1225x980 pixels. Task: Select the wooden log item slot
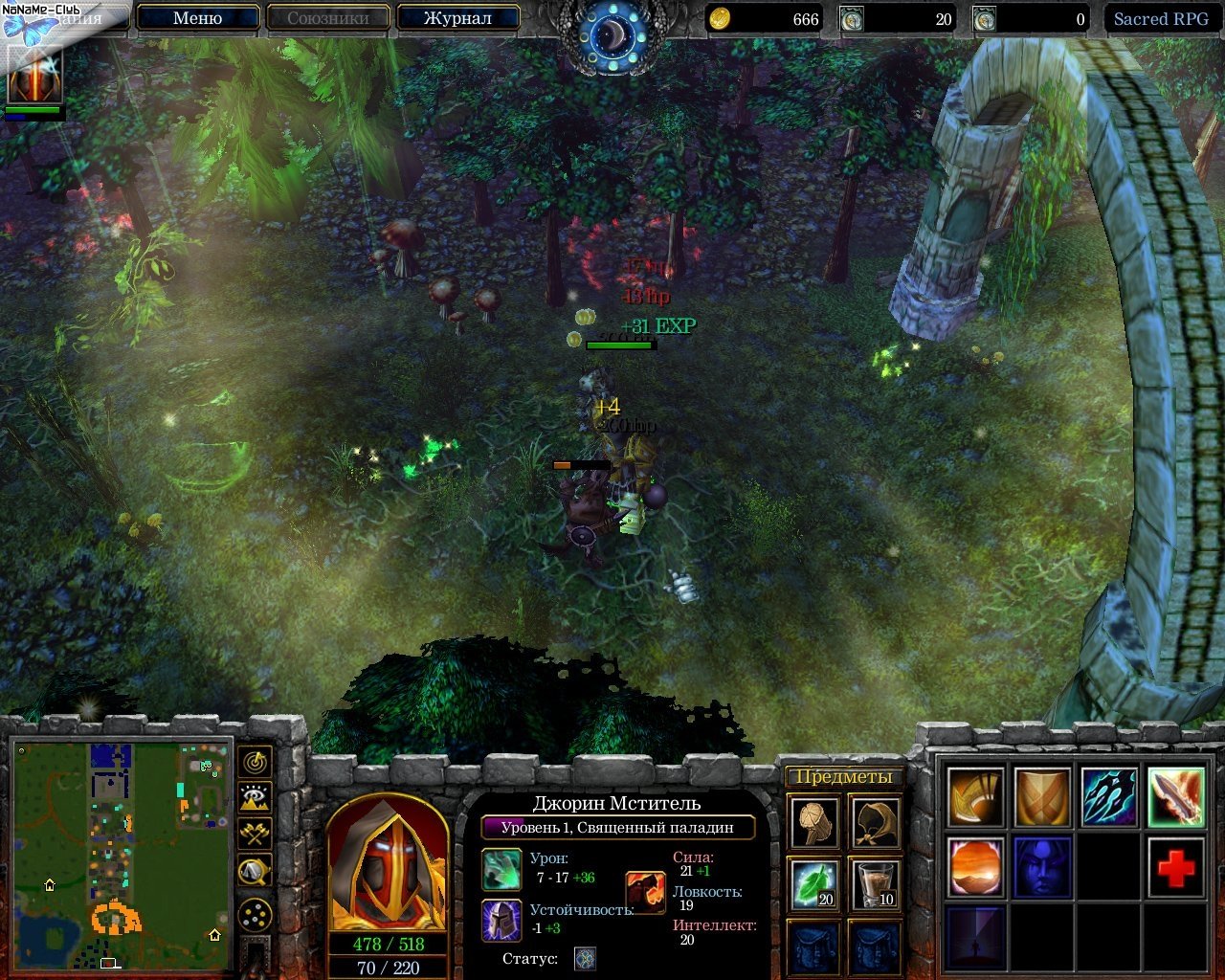[815, 821]
